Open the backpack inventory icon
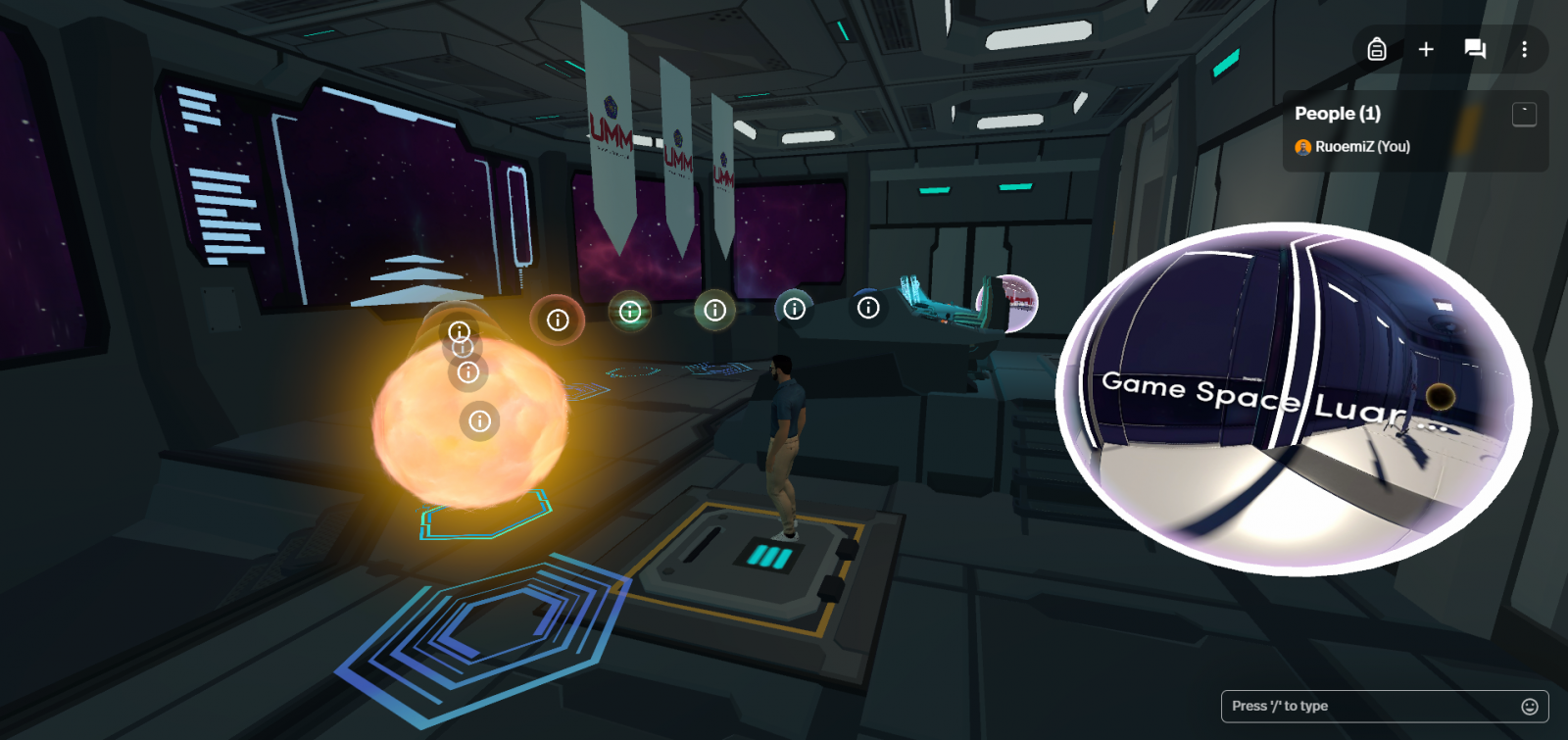 pos(1377,49)
